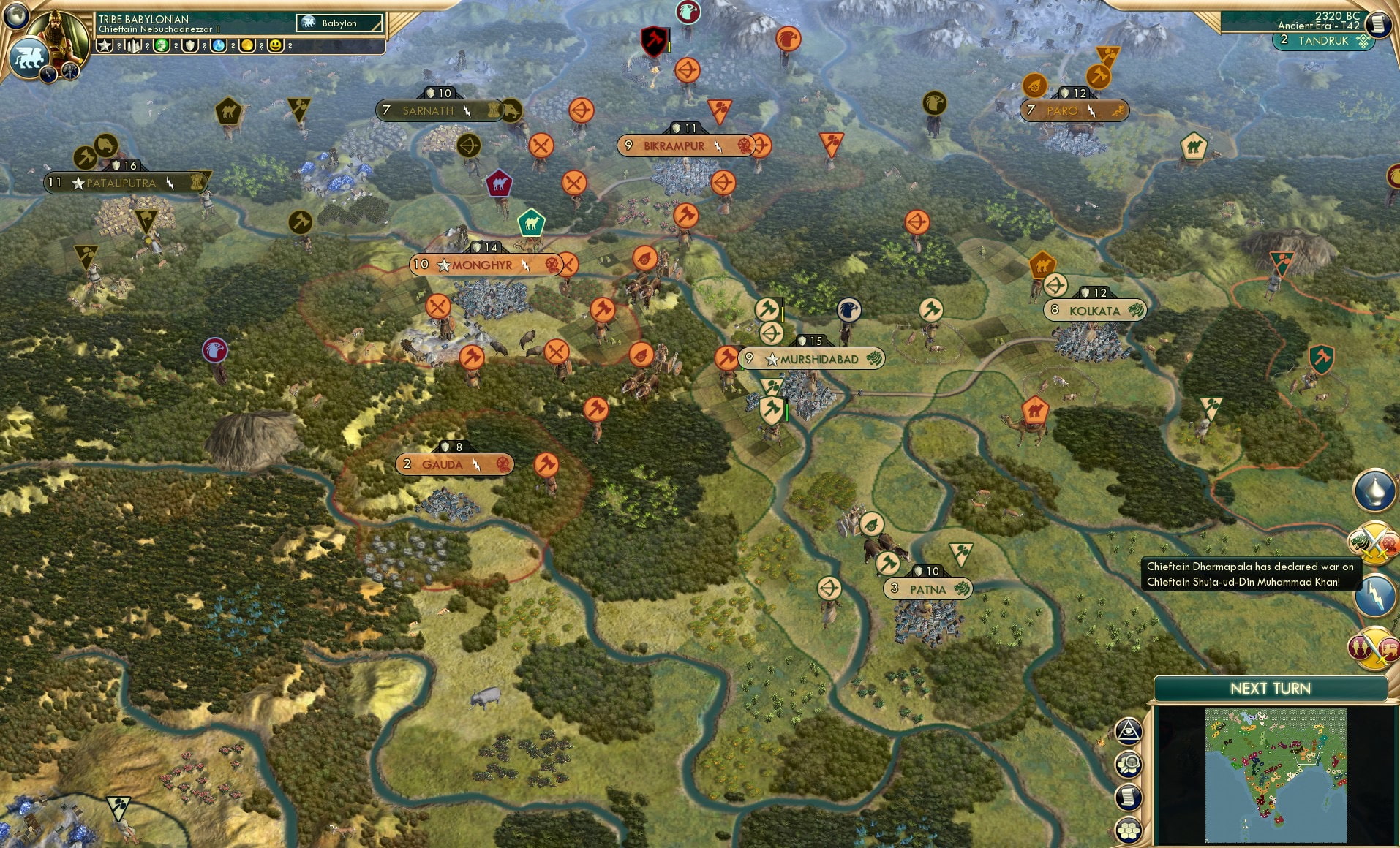Open strategic view with the eye pyramid icon
The image size is (1400, 848).
(1128, 731)
